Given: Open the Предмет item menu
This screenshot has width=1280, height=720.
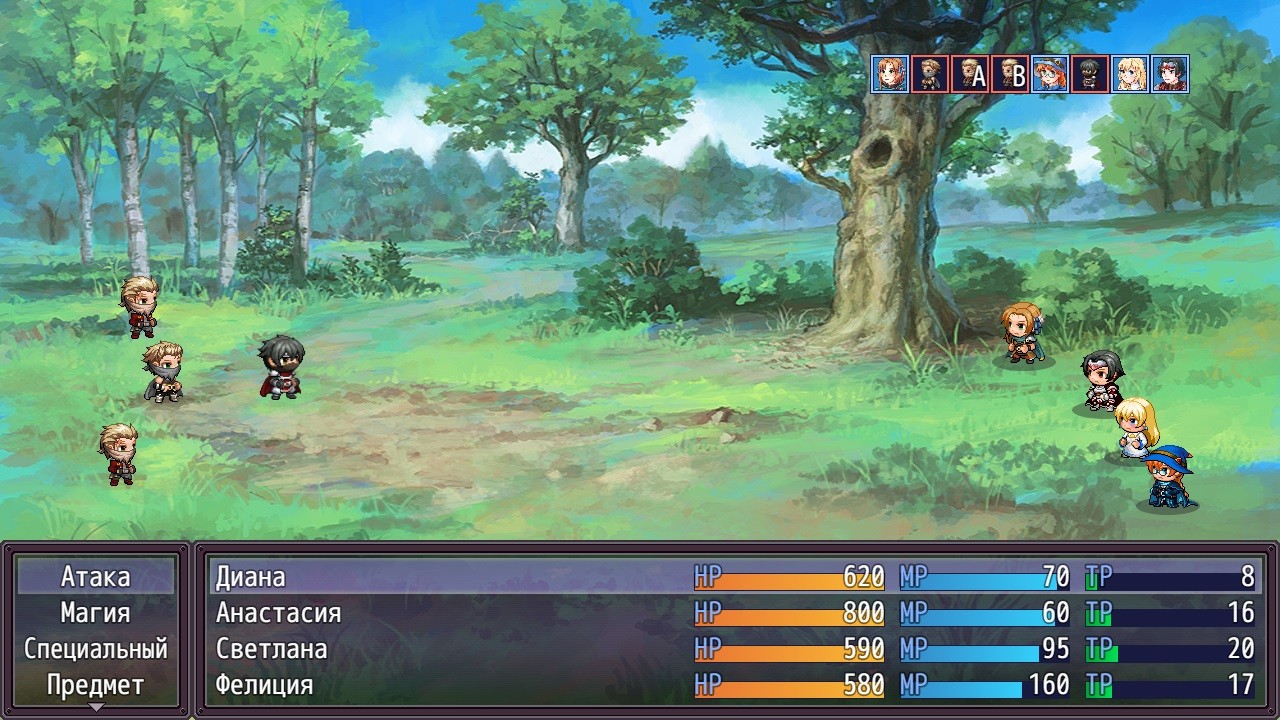Looking at the screenshot, I should [96, 685].
